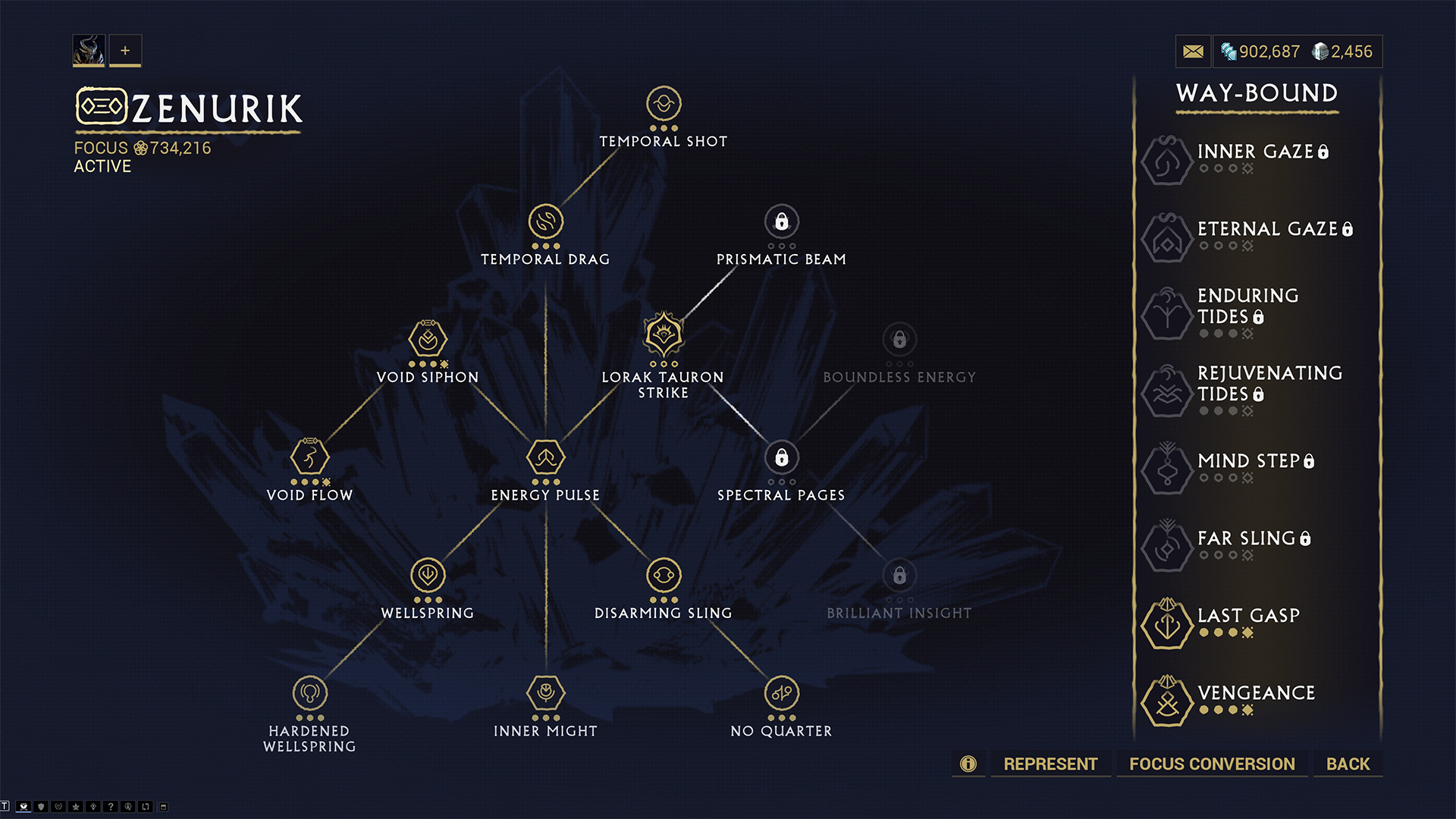Select the Temporal Shot ability node

pyautogui.click(x=664, y=104)
